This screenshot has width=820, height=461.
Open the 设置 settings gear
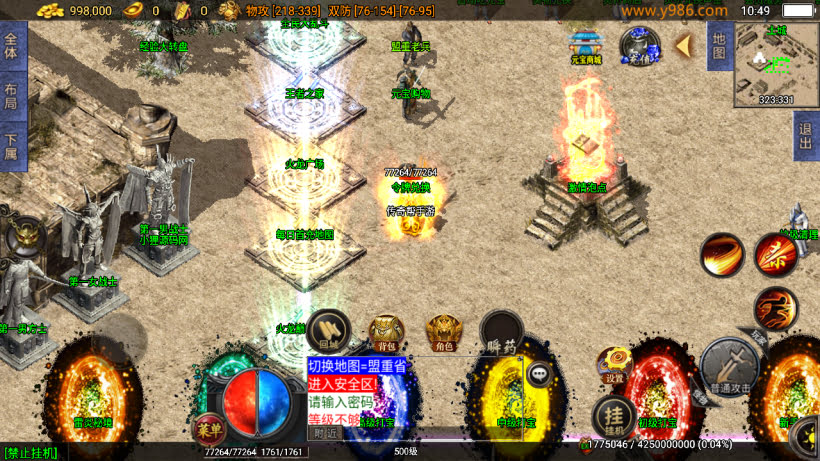coord(614,365)
